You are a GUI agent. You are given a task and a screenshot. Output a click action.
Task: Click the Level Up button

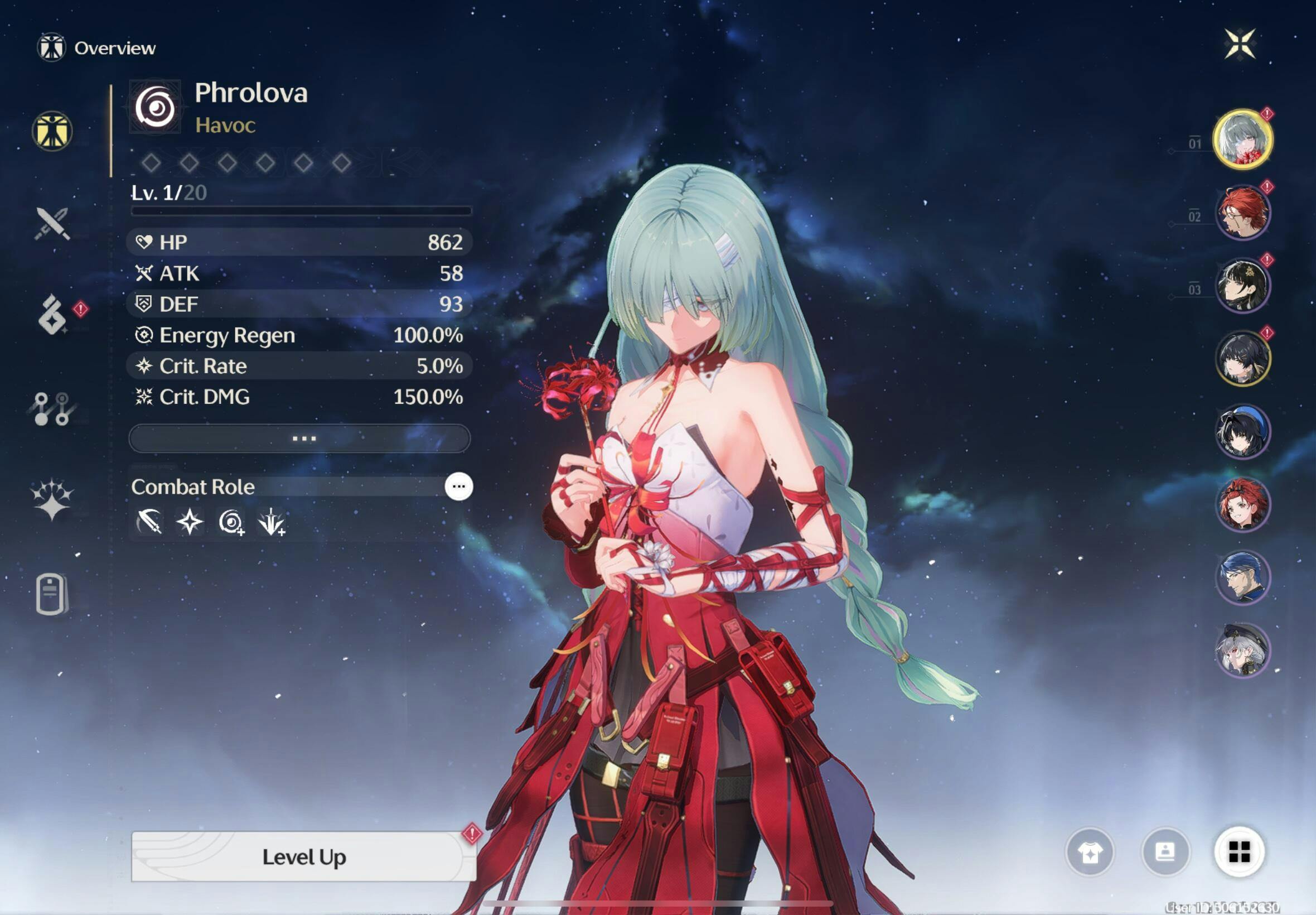[x=304, y=856]
